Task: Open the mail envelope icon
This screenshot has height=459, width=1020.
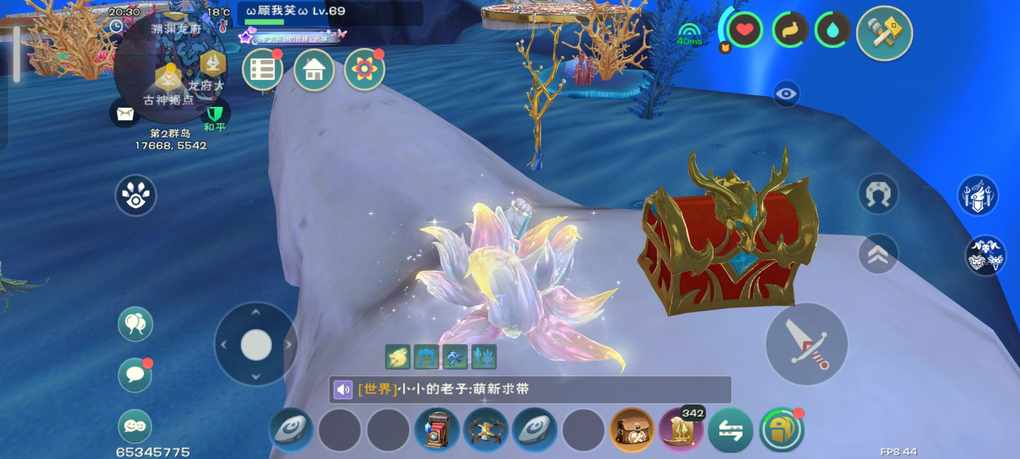Action: point(124,114)
